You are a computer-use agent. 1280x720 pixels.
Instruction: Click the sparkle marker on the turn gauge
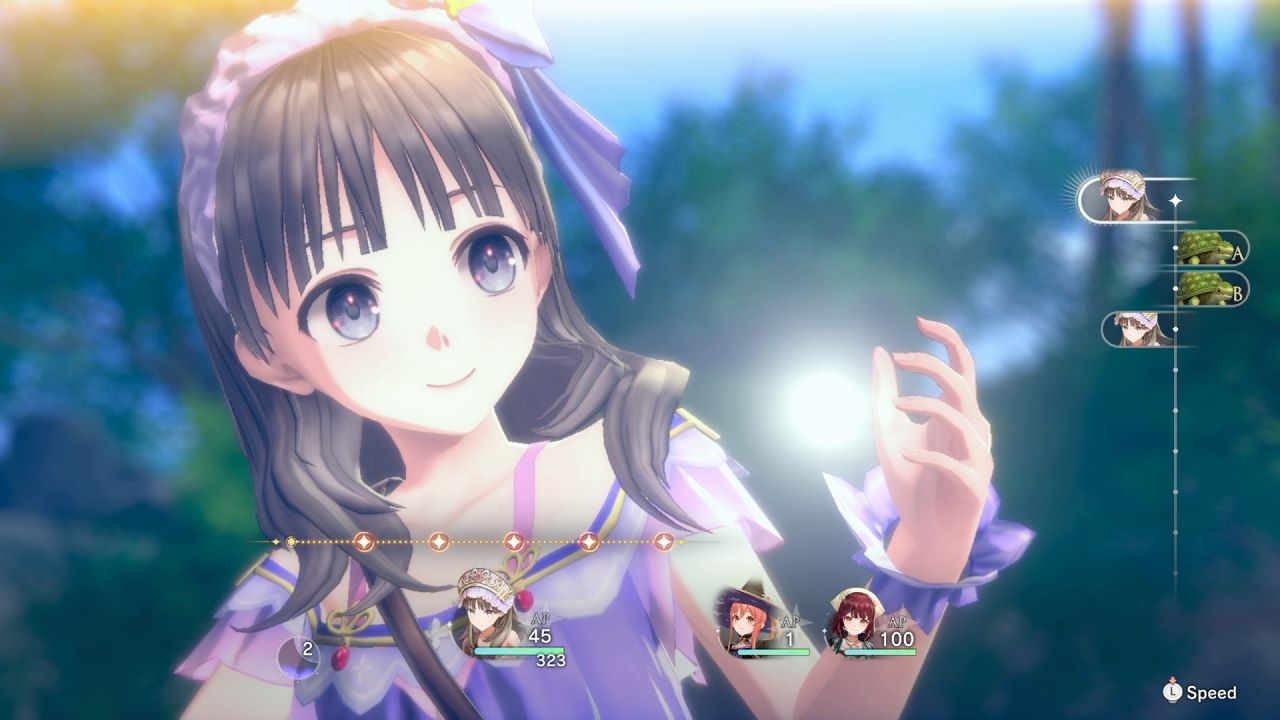1176,200
